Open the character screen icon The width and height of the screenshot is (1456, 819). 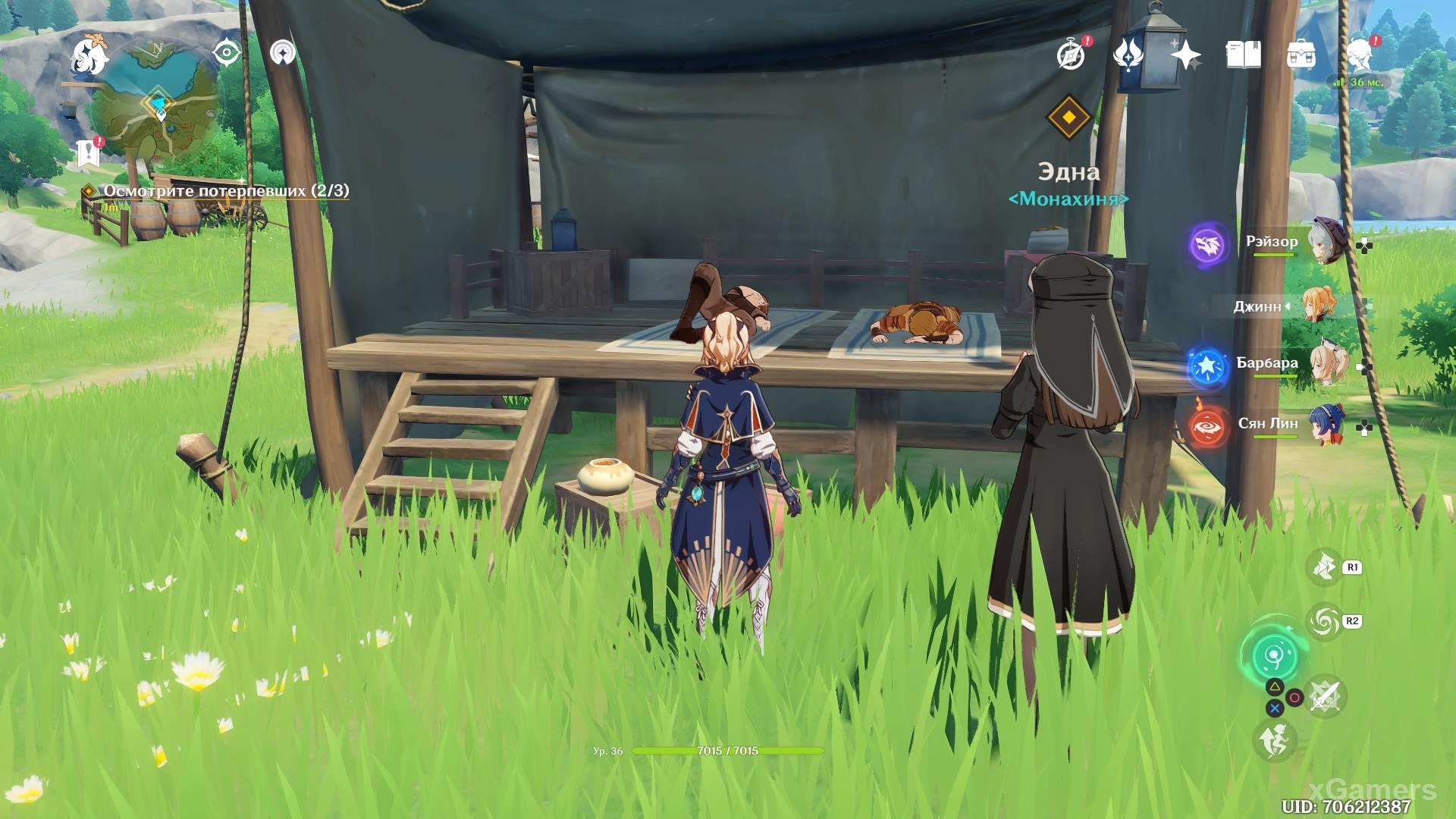point(1360,55)
